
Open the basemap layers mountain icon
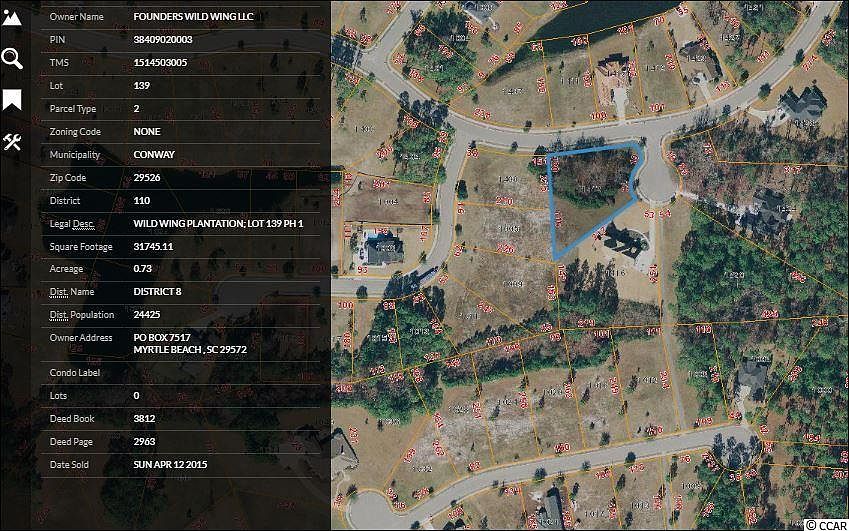click(12, 16)
